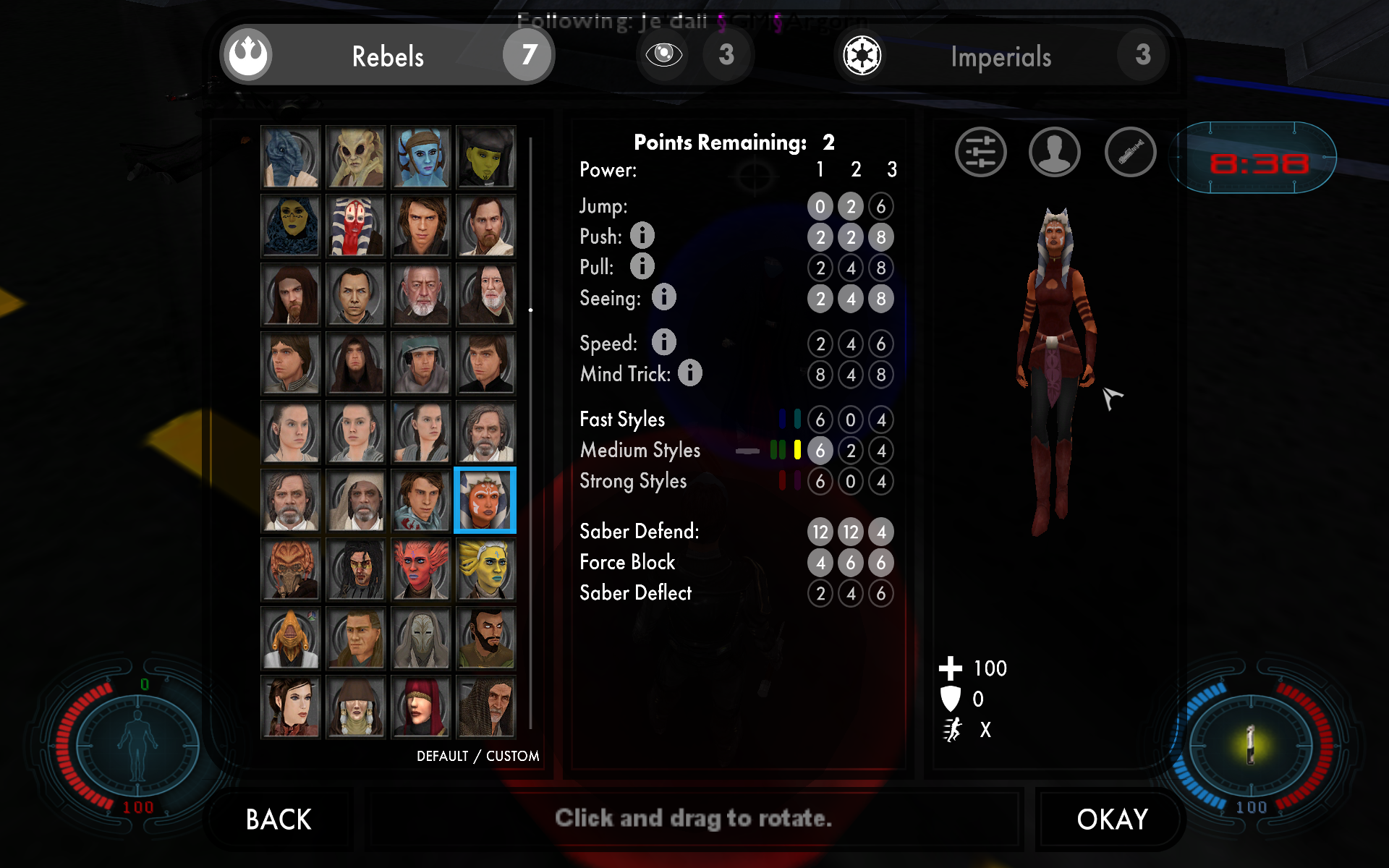Go back with the BACK button
The image size is (1389, 868).
pyautogui.click(x=279, y=820)
